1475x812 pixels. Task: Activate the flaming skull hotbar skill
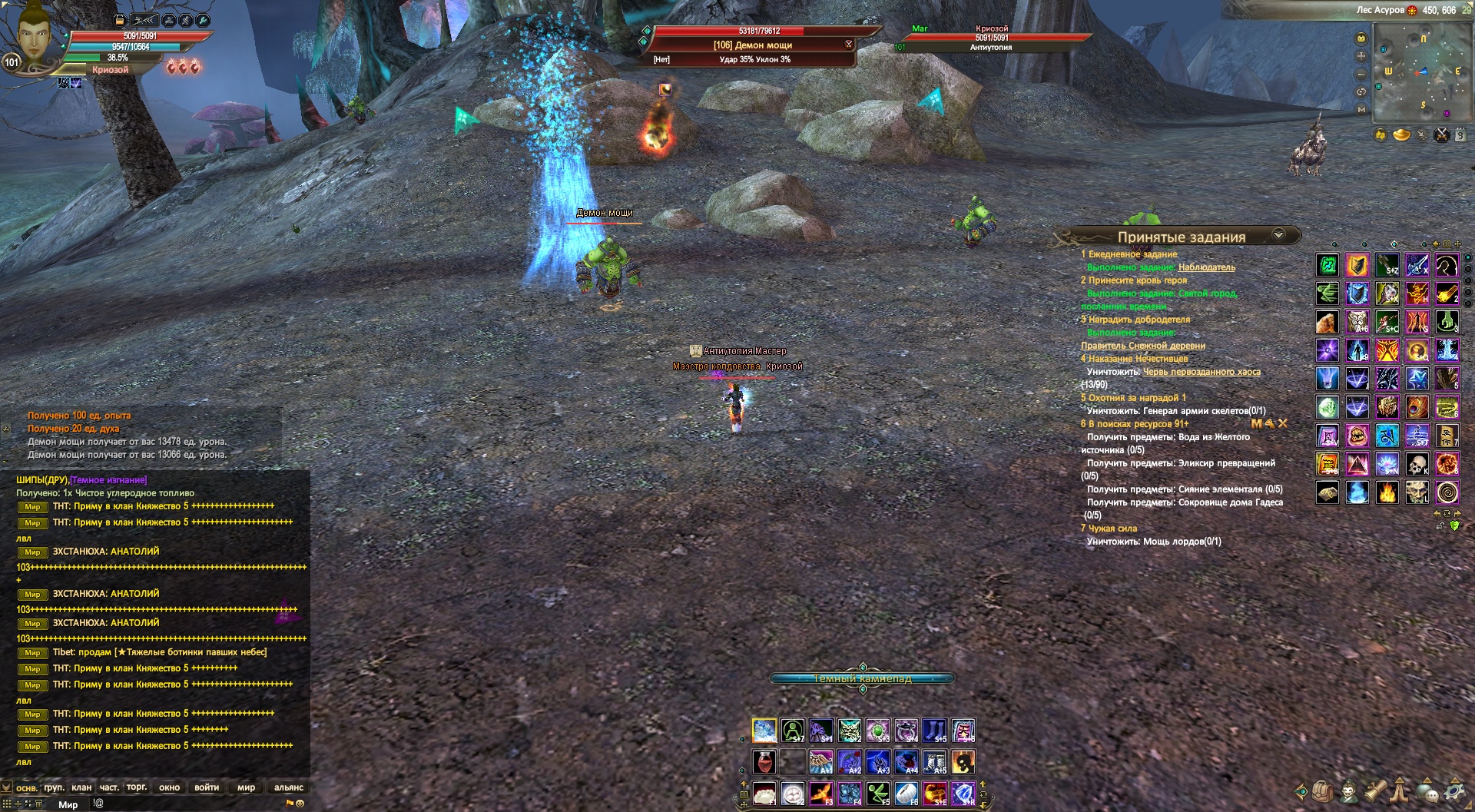click(963, 762)
